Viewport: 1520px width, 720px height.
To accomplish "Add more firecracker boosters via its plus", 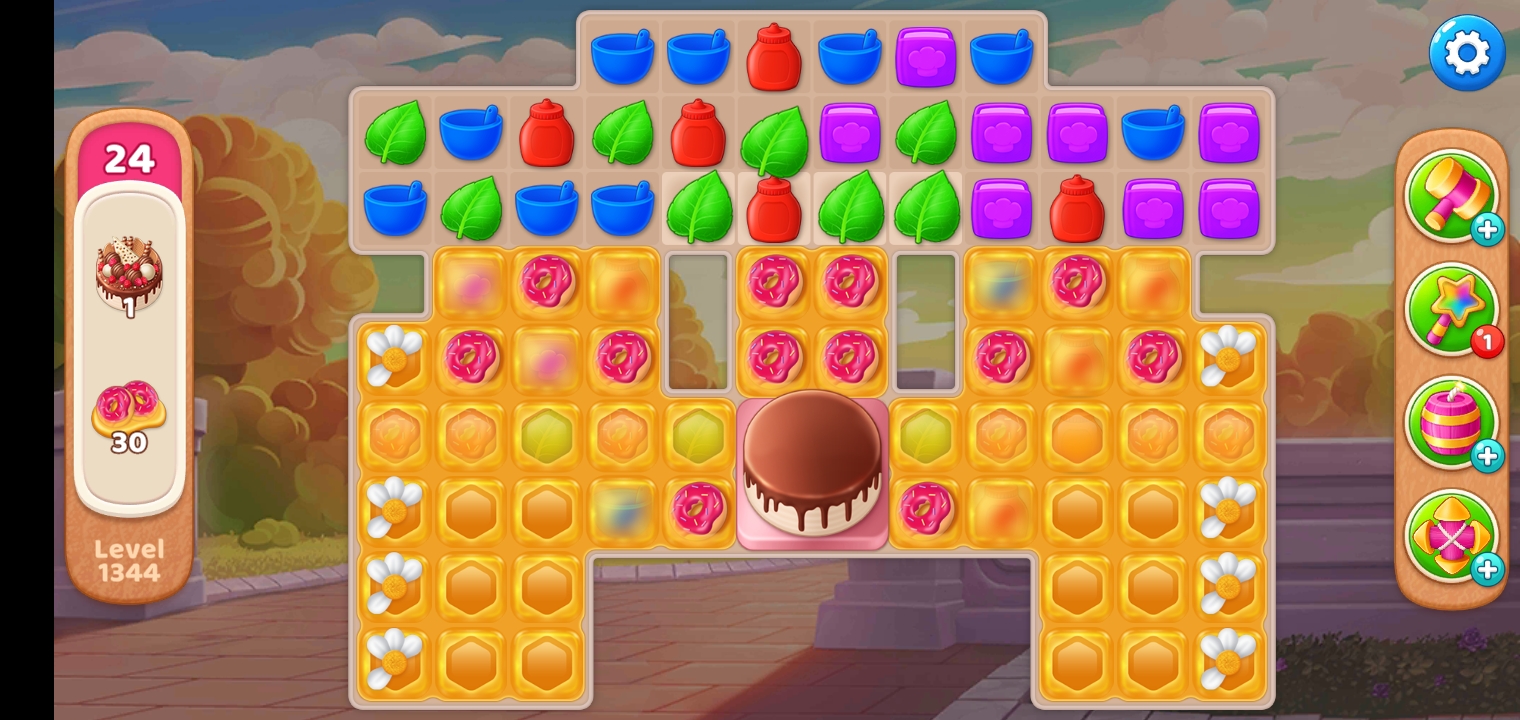I will [1487, 457].
